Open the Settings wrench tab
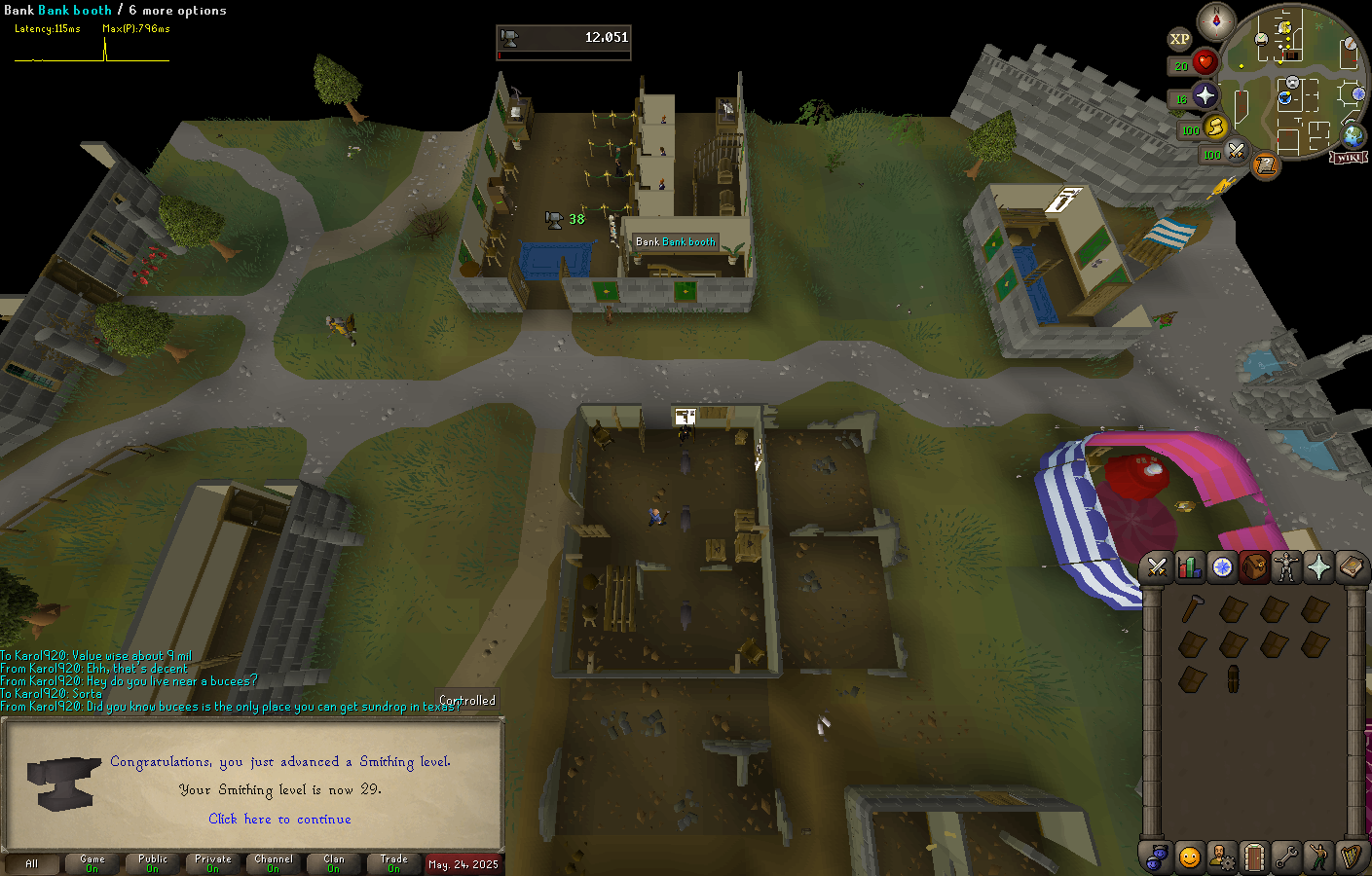This screenshot has height=876, width=1372. tap(1286, 857)
